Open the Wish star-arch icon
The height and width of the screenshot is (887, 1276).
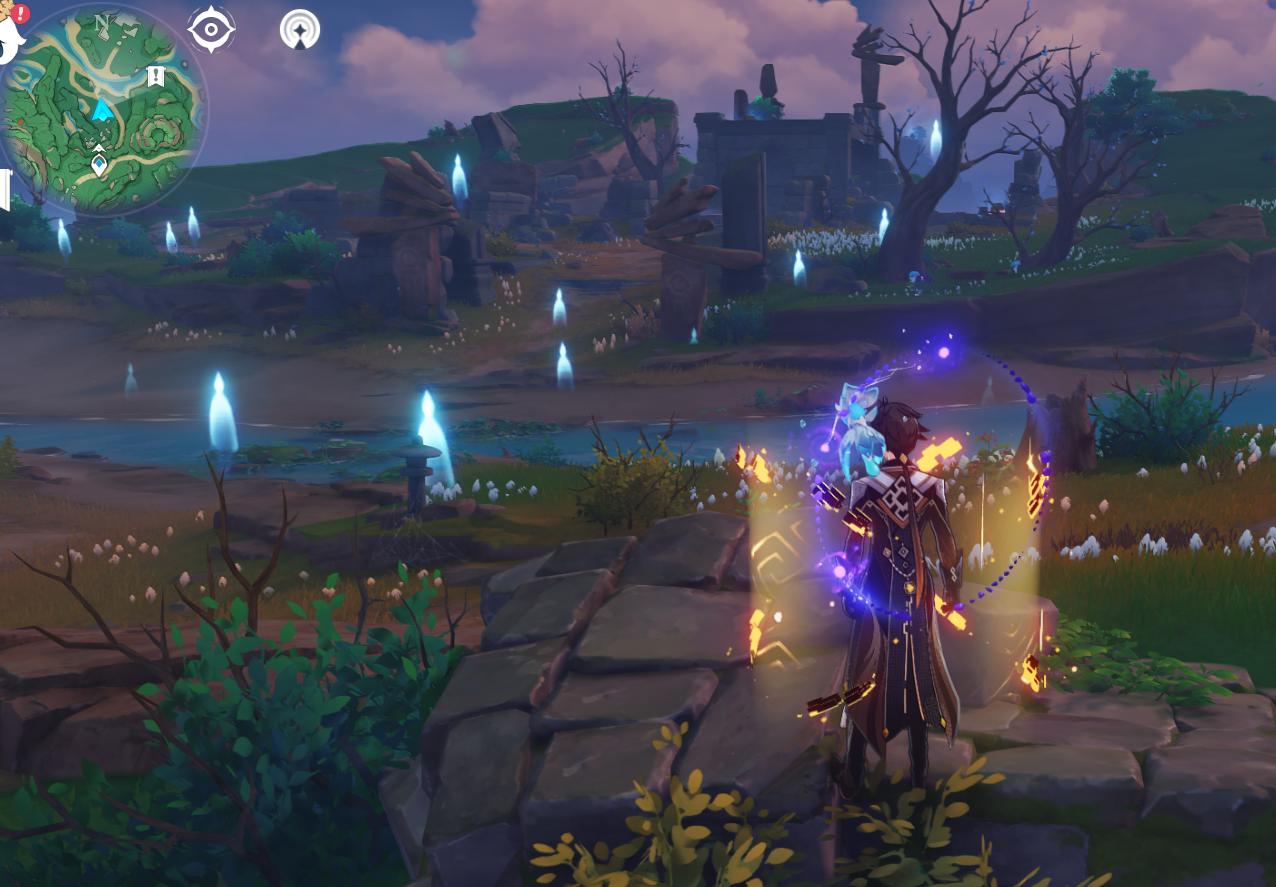pyautogui.click(x=299, y=30)
